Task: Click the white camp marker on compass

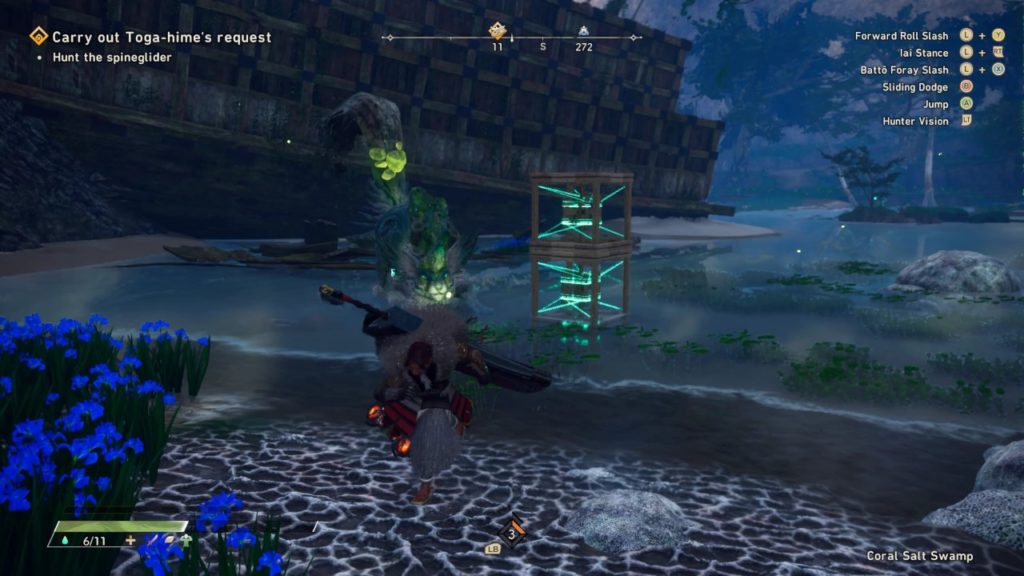Action: [x=583, y=30]
